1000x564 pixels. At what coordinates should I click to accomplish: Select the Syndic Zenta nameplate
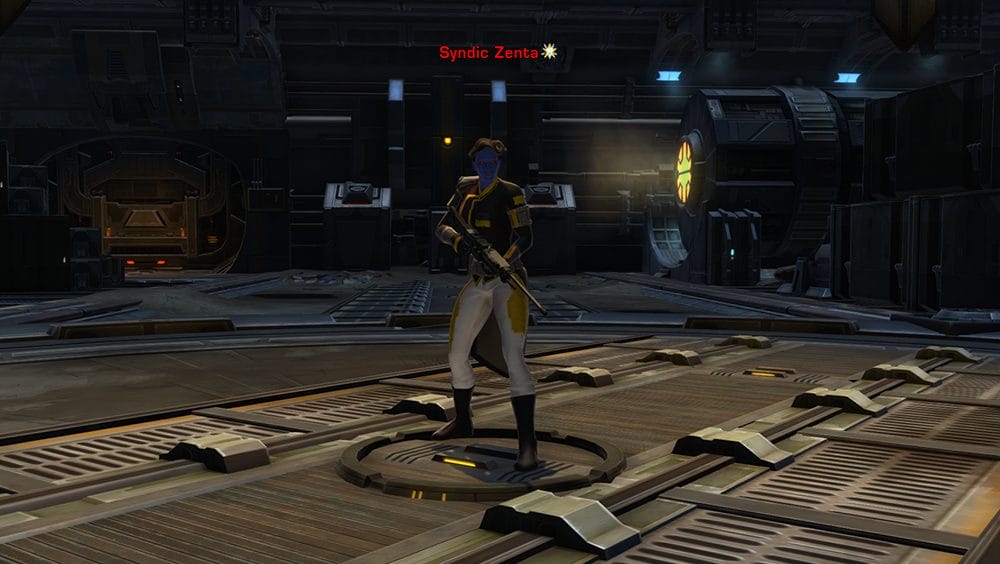489,52
